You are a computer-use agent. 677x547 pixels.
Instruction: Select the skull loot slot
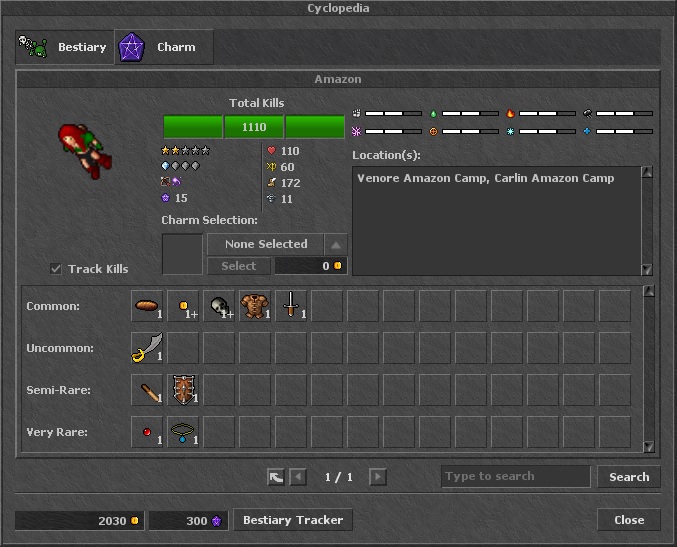coord(219,306)
